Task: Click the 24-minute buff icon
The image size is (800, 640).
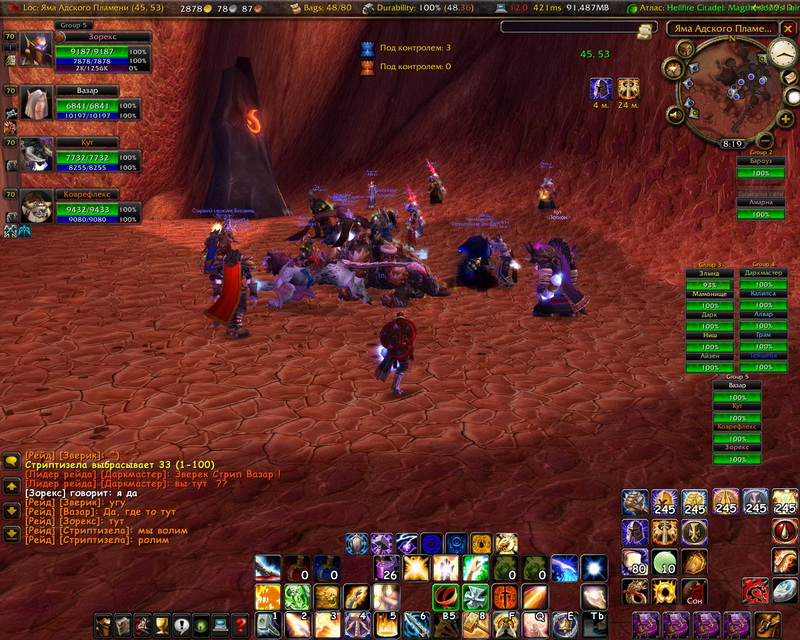Action: [x=629, y=88]
